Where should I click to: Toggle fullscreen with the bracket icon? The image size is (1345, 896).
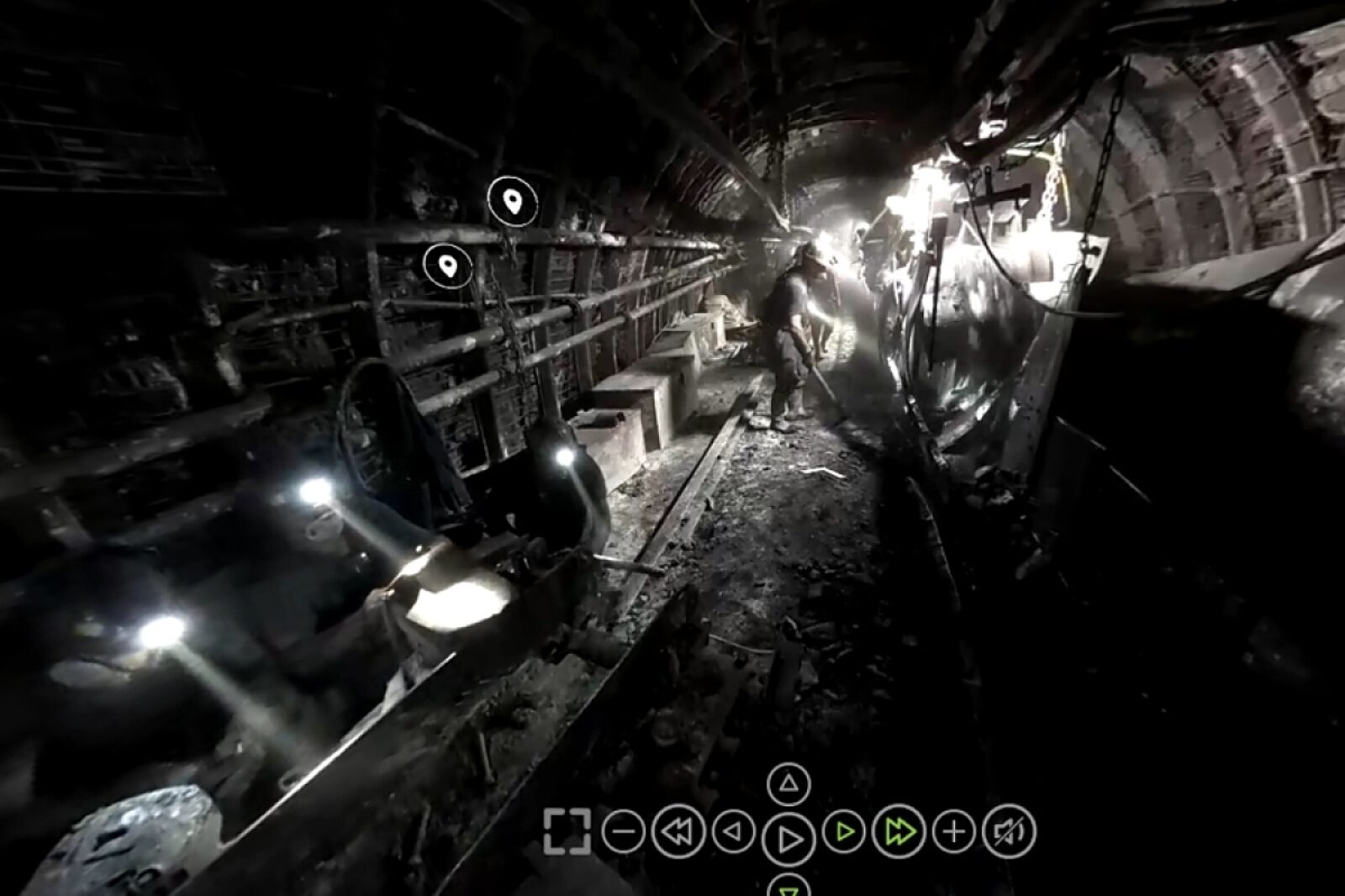567,832
